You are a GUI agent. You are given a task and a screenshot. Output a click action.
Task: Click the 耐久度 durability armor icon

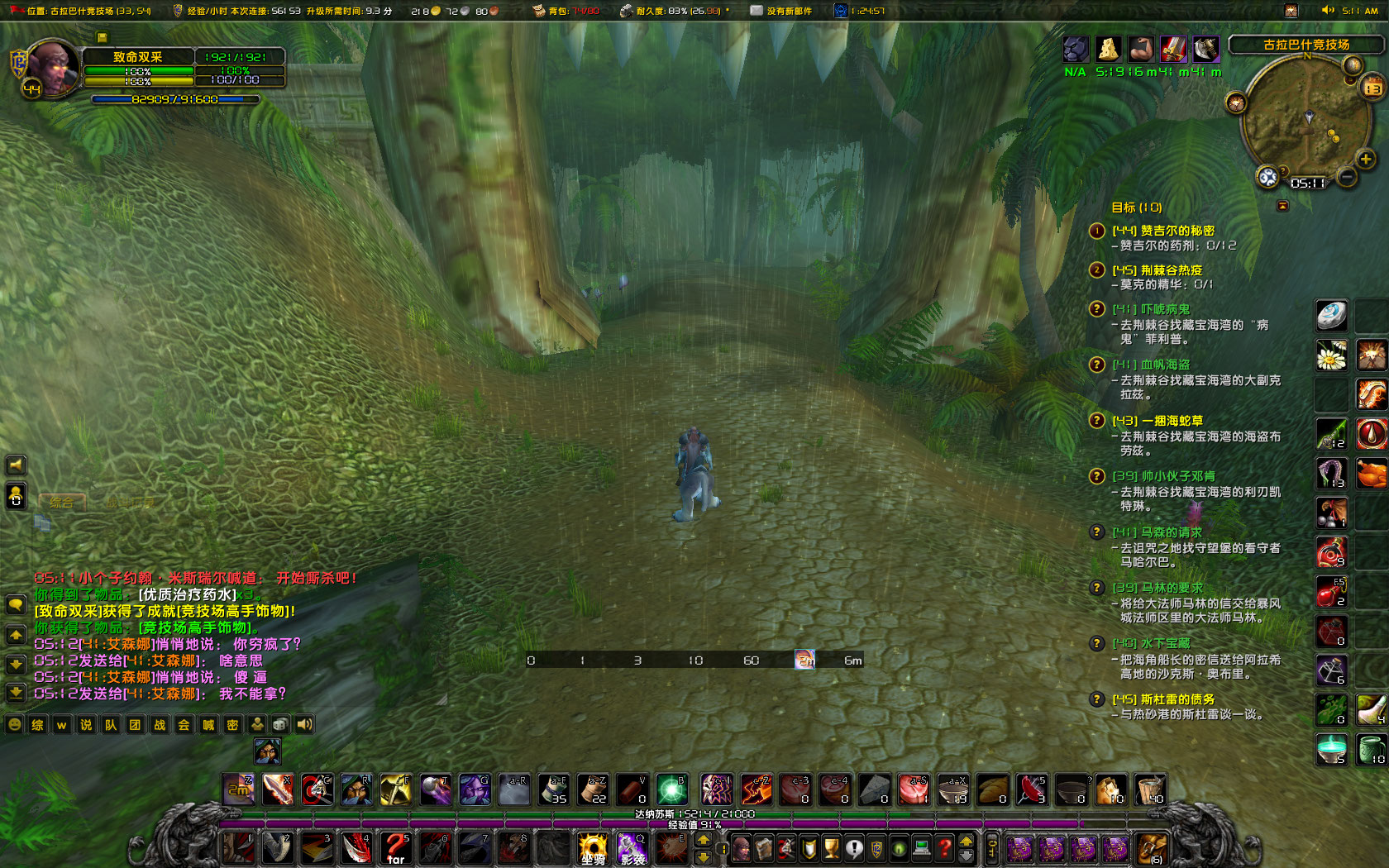pos(626,11)
